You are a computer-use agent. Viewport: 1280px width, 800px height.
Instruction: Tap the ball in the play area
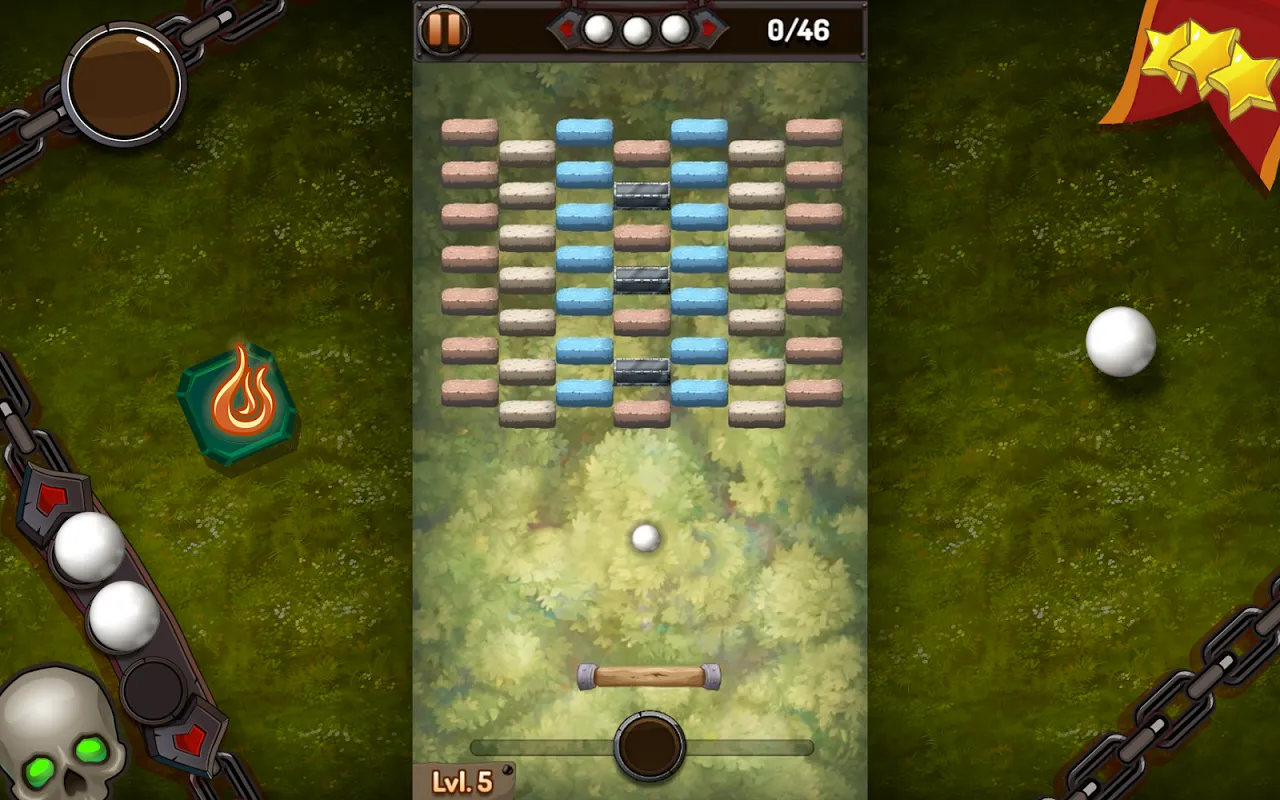(645, 540)
